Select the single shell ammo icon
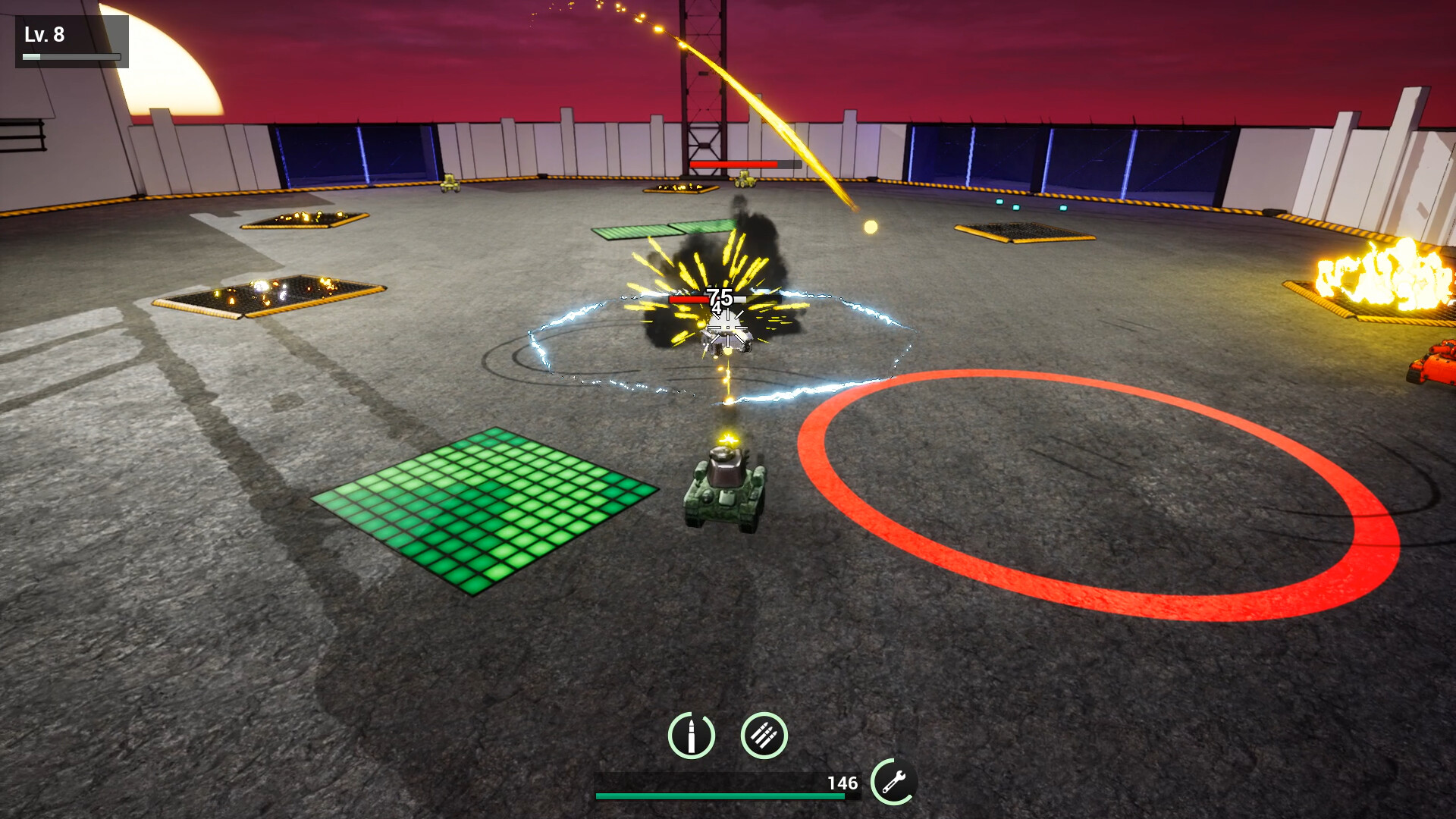This screenshot has width=1456, height=819. [691, 736]
